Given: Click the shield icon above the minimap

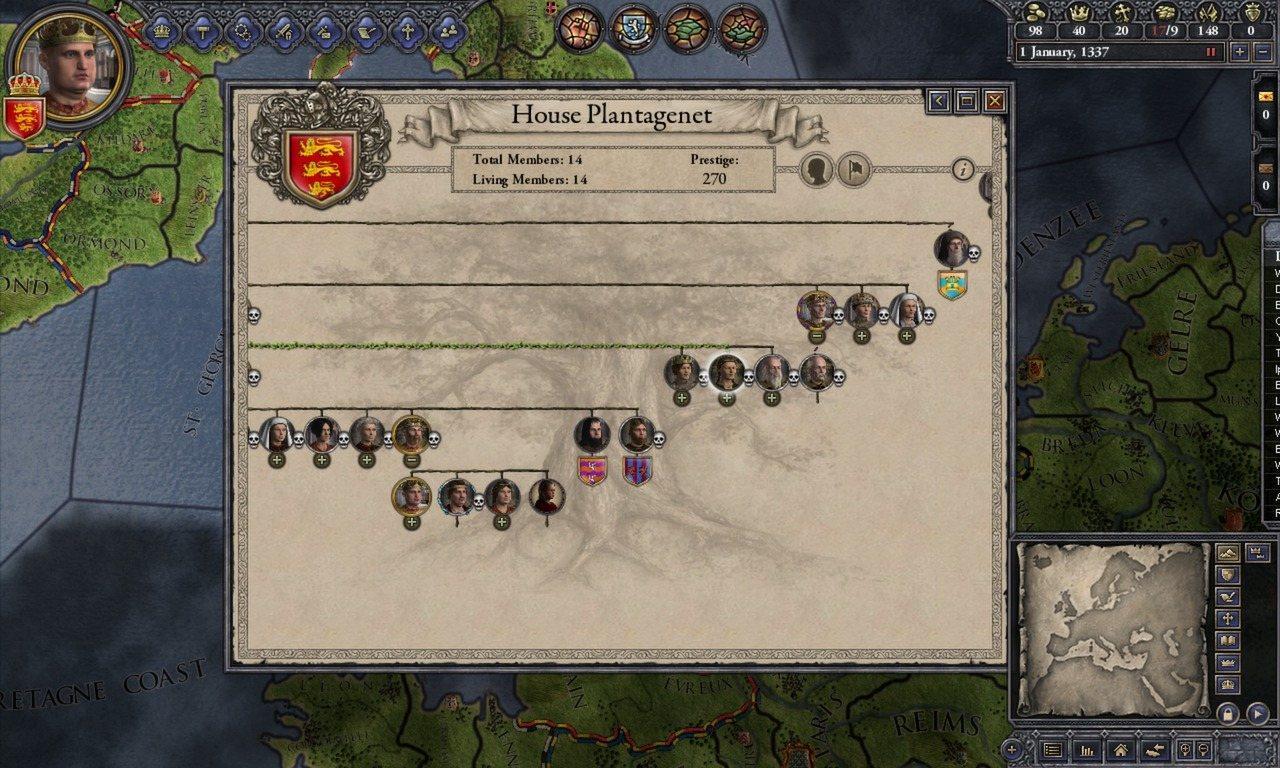Looking at the screenshot, I should click(x=1228, y=574).
